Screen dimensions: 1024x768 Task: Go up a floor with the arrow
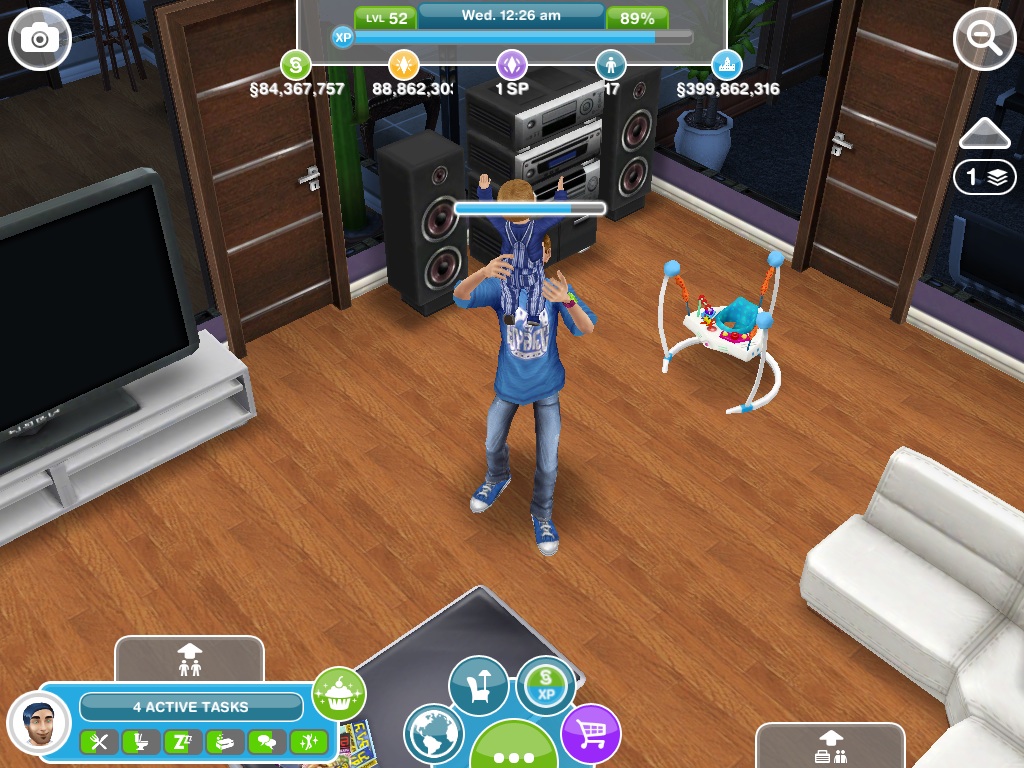click(x=984, y=133)
